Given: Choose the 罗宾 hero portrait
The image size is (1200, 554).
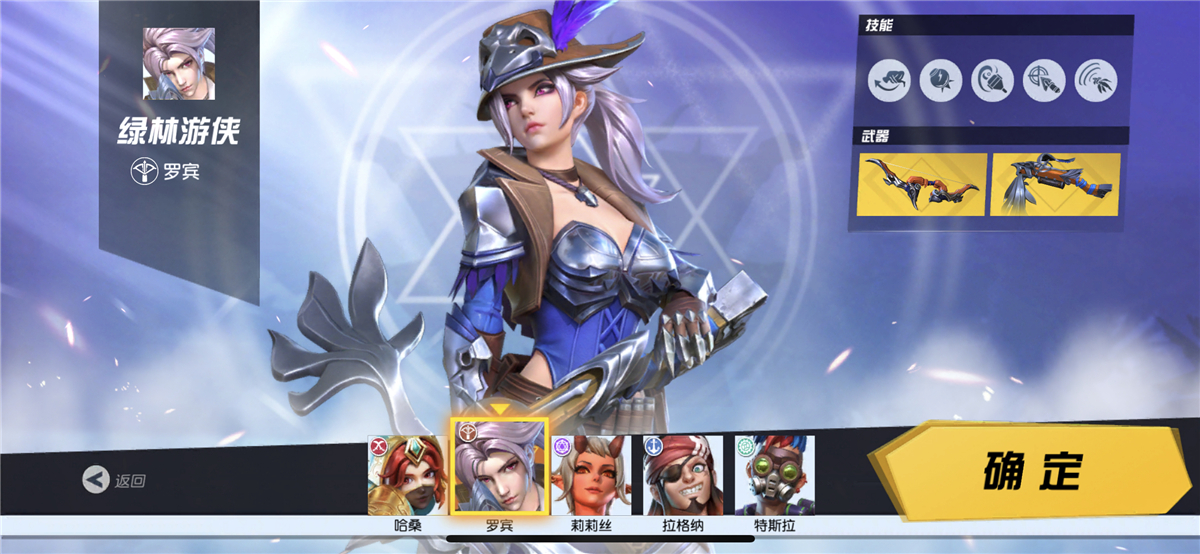Looking at the screenshot, I should (499, 467).
